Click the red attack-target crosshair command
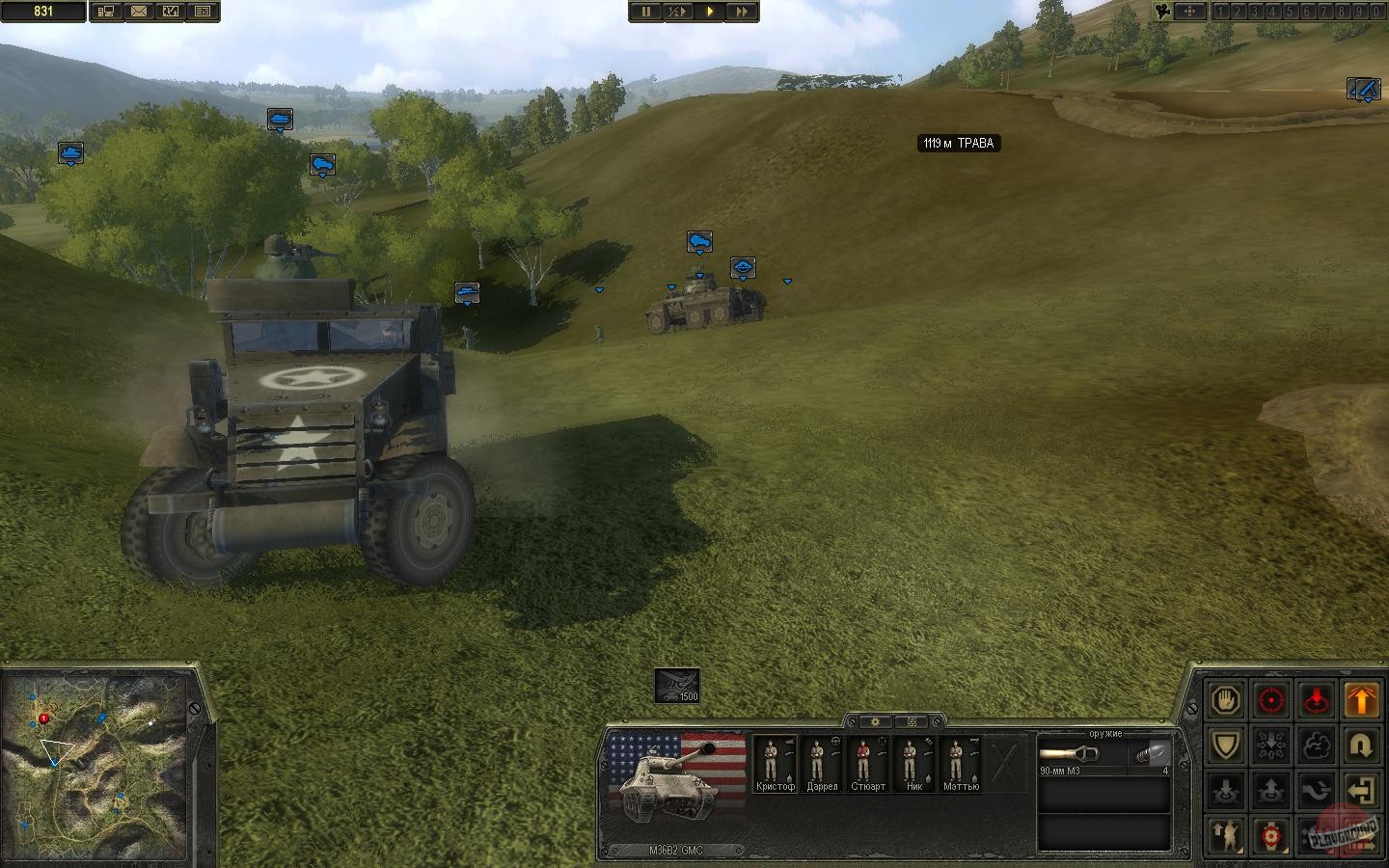 click(x=1270, y=700)
